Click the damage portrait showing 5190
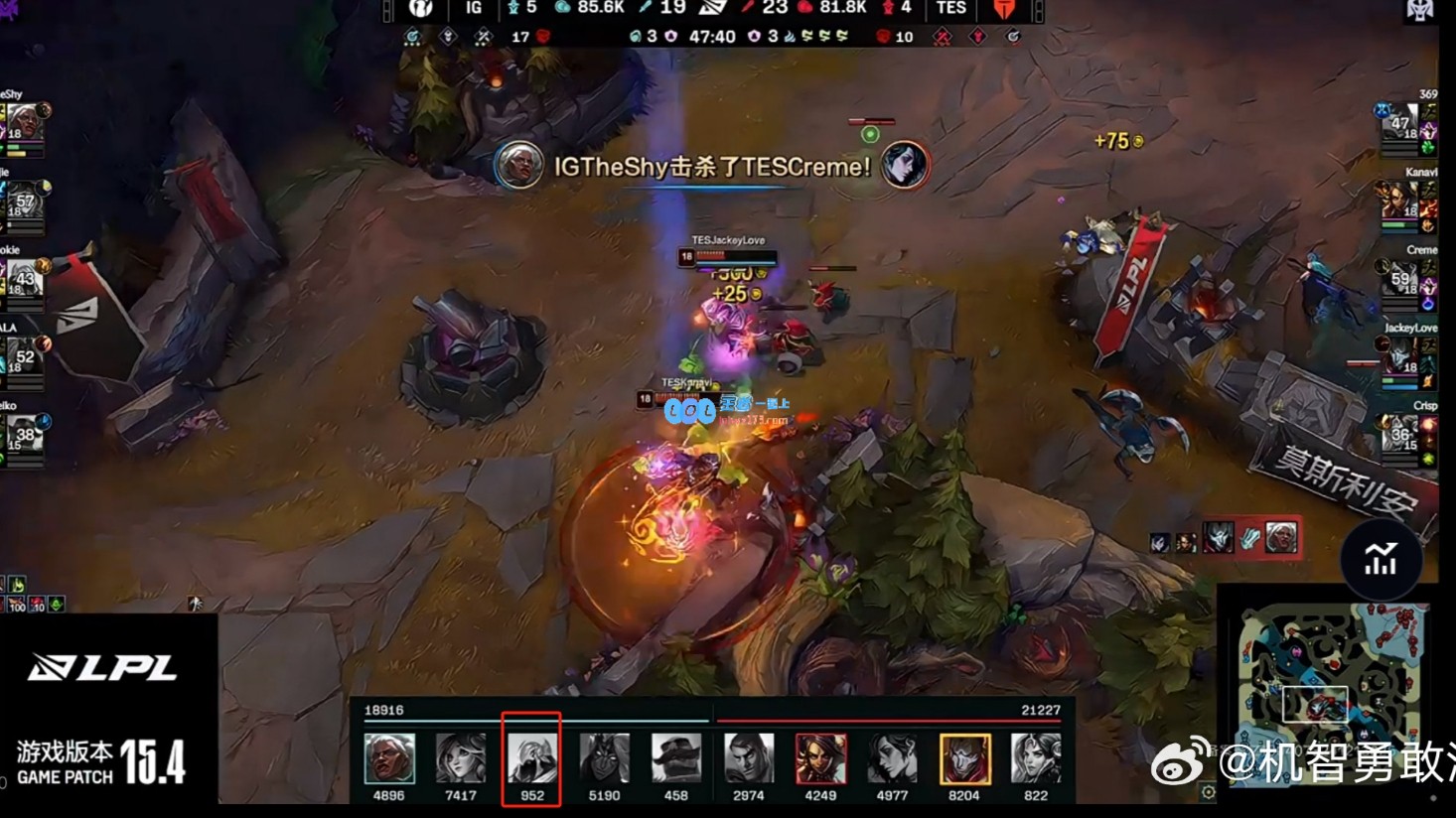Image resolution: width=1456 pixels, height=818 pixels. tap(604, 758)
